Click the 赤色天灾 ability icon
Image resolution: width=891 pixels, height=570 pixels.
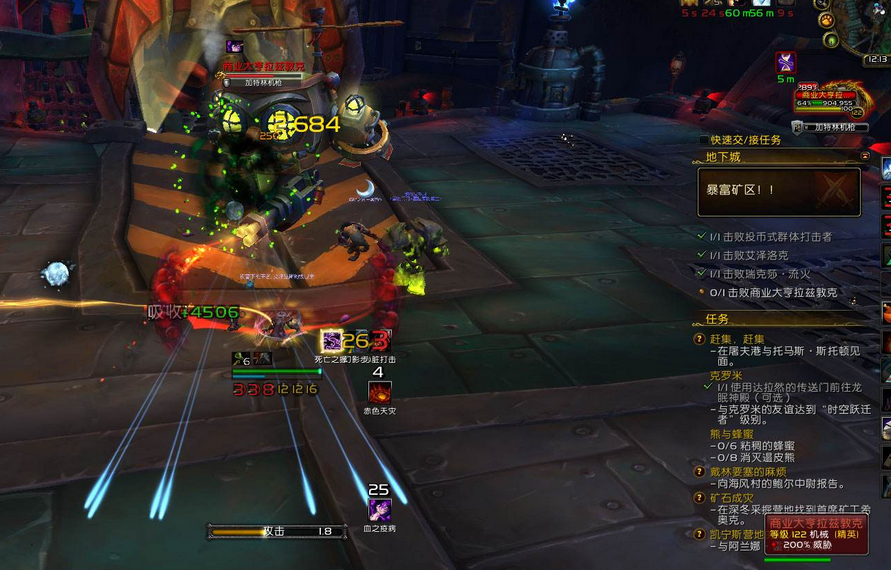click(379, 392)
